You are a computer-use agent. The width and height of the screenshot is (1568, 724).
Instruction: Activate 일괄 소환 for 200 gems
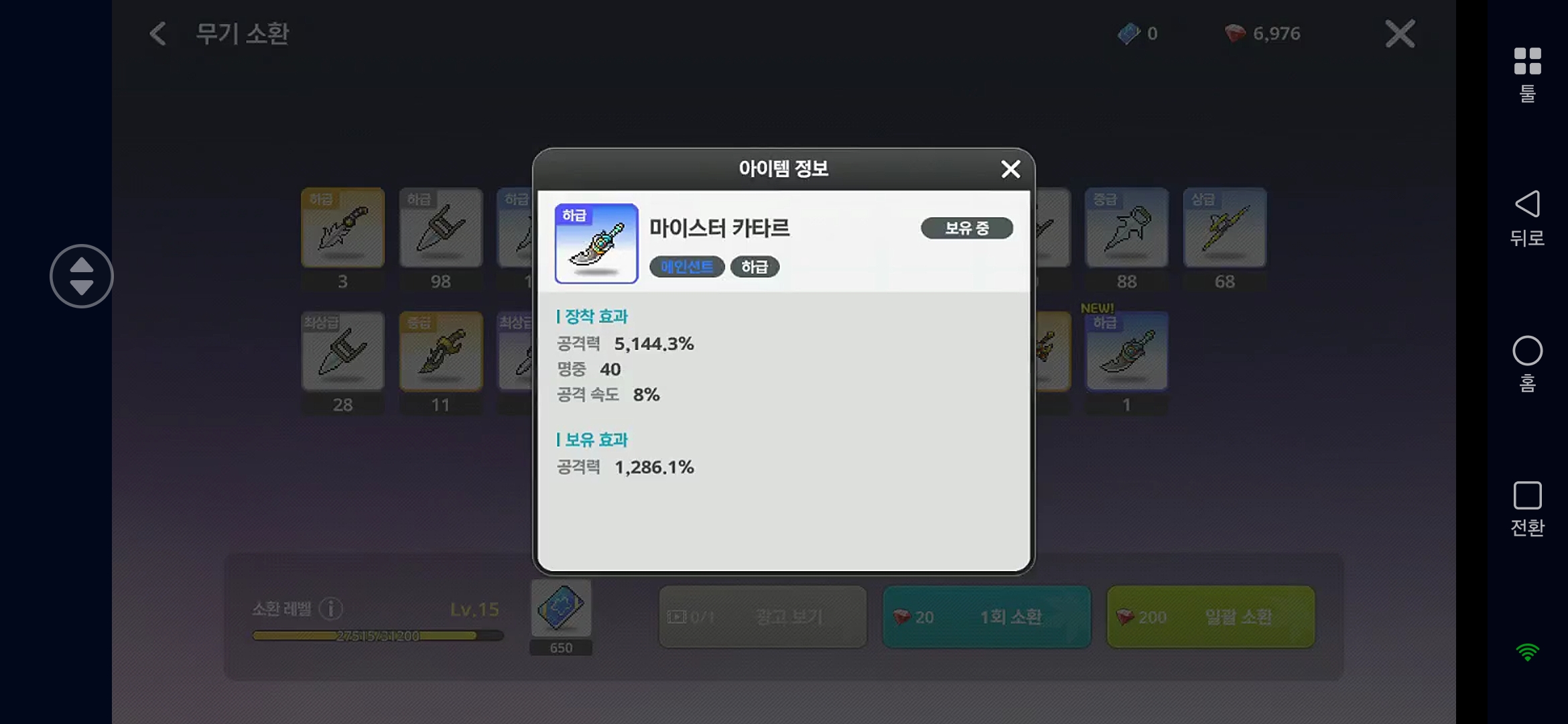coord(1210,617)
